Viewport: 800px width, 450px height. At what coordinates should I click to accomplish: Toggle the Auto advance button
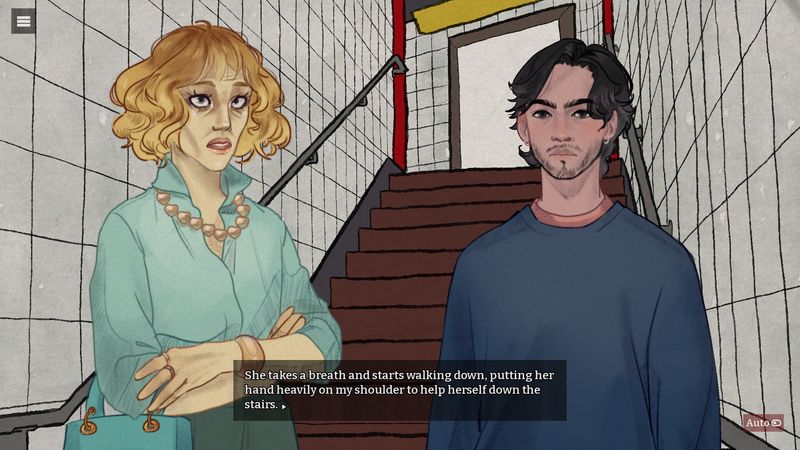click(x=762, y=423)
